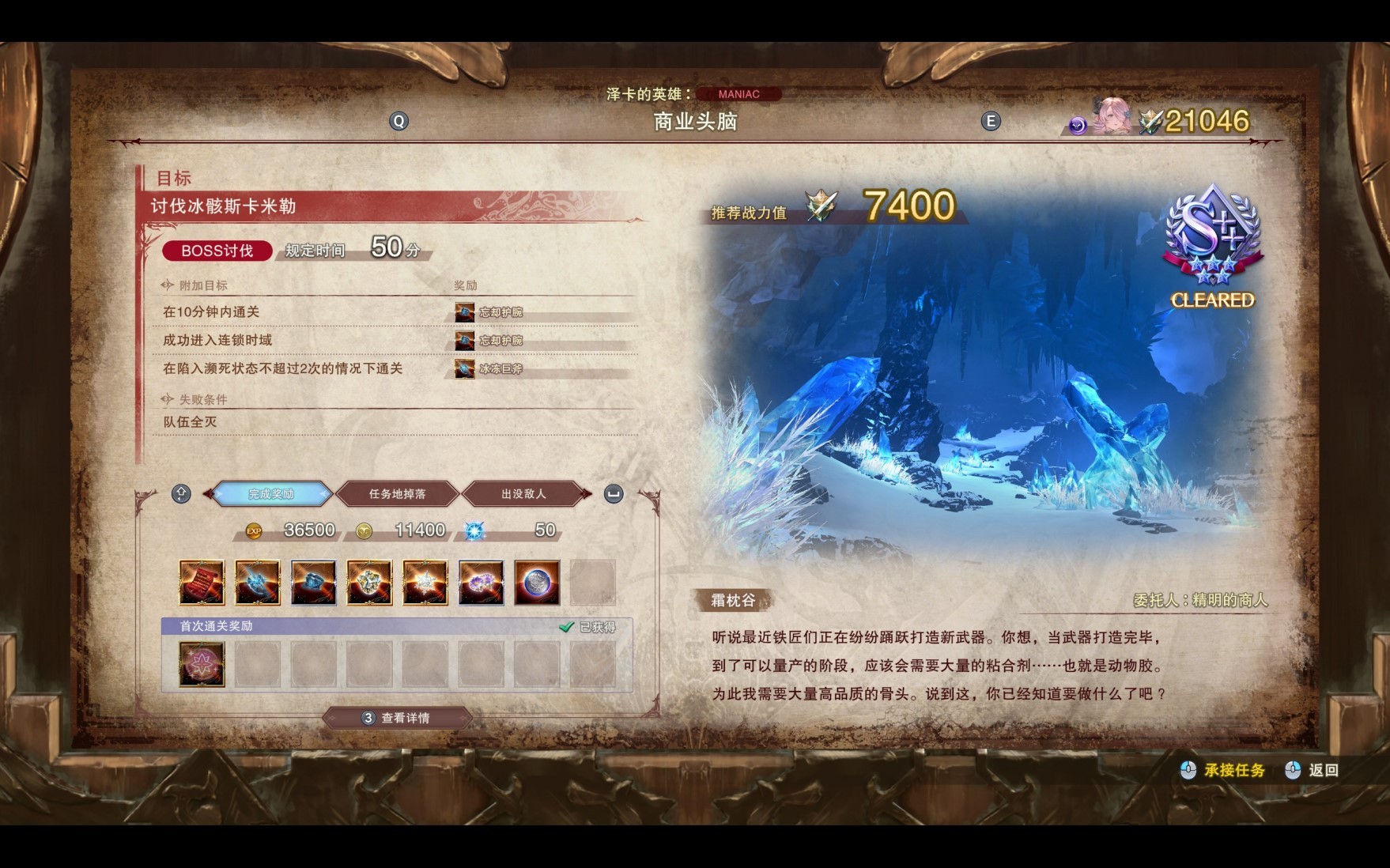Click the Q shortcut circle on the left
Screen dimensions: 1390x868
pos(398,121)
